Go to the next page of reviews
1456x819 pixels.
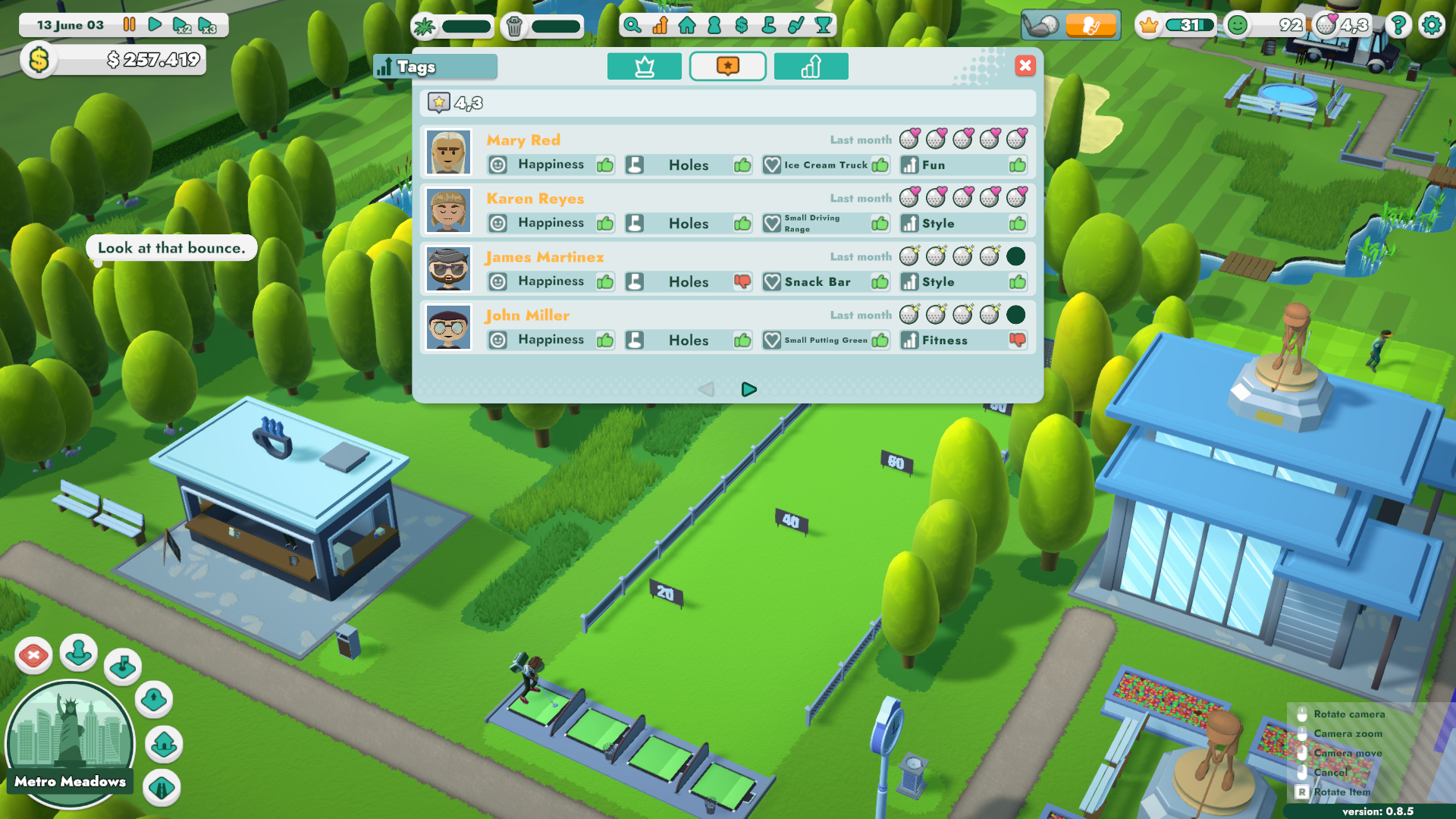748,389
